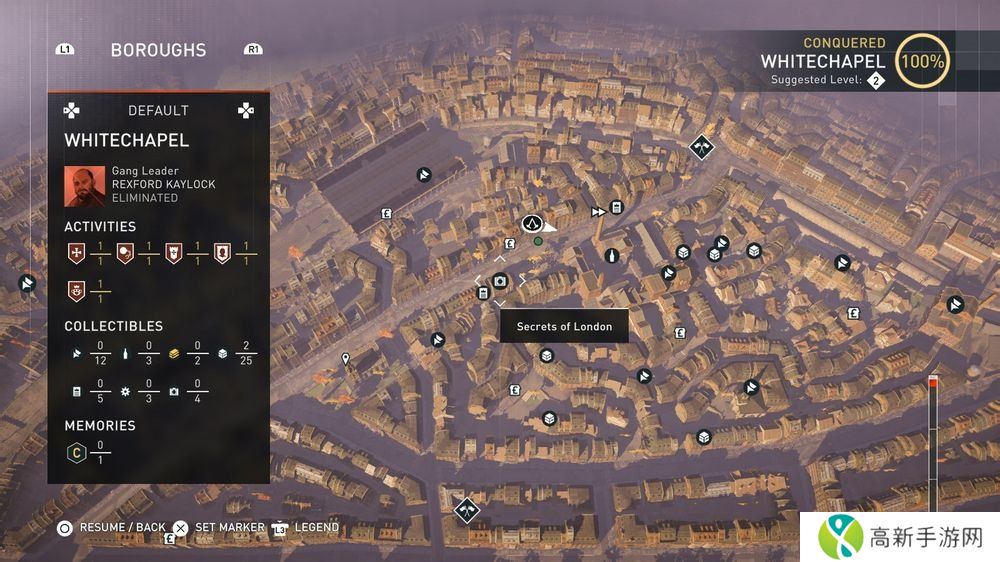Screen dimensions: 1000x562
Task: Select the Secrets of London camera marker
Action: 500,282
